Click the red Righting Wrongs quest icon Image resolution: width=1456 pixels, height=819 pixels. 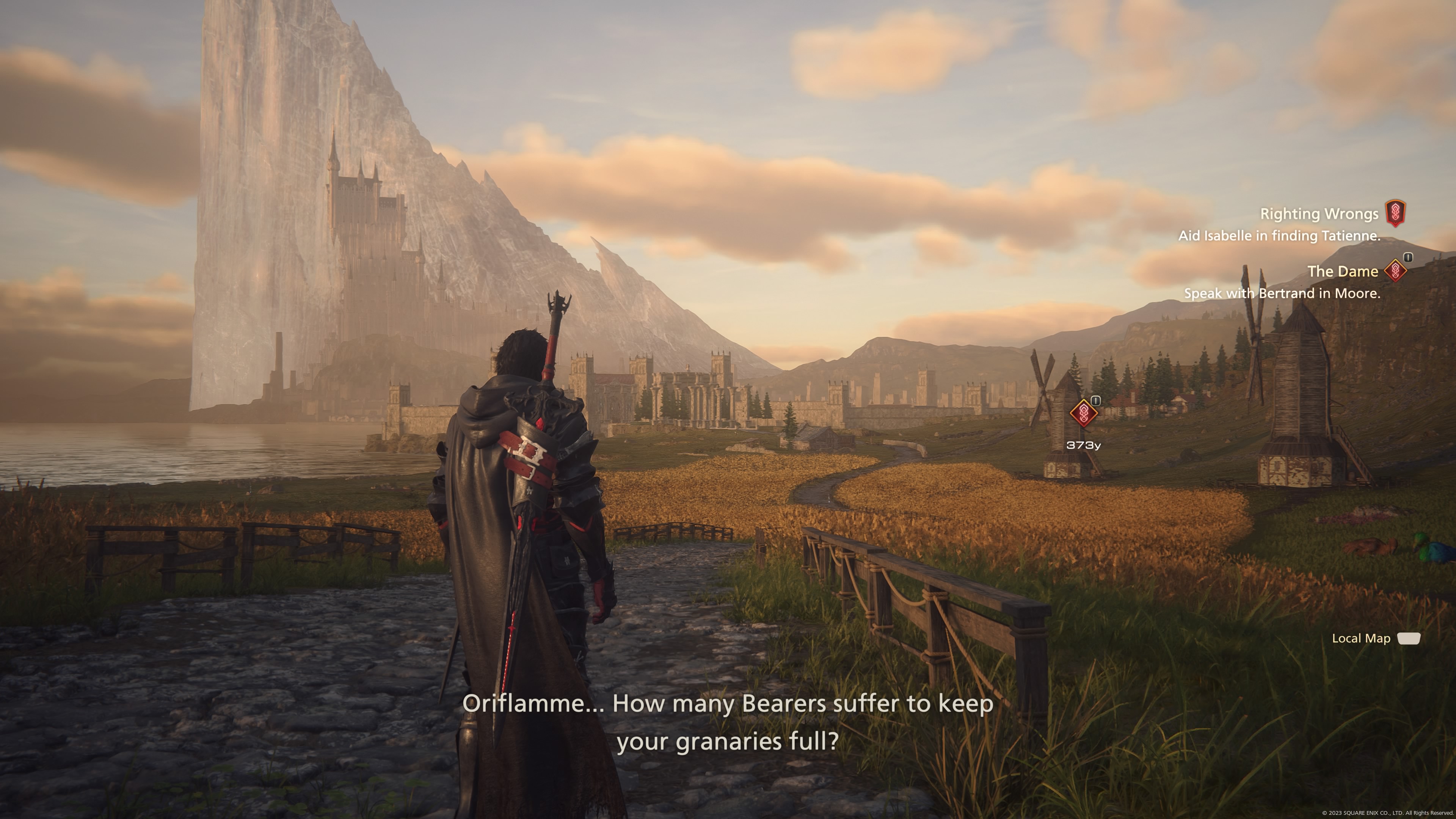pyautogui.click(x=1395, y=213)
